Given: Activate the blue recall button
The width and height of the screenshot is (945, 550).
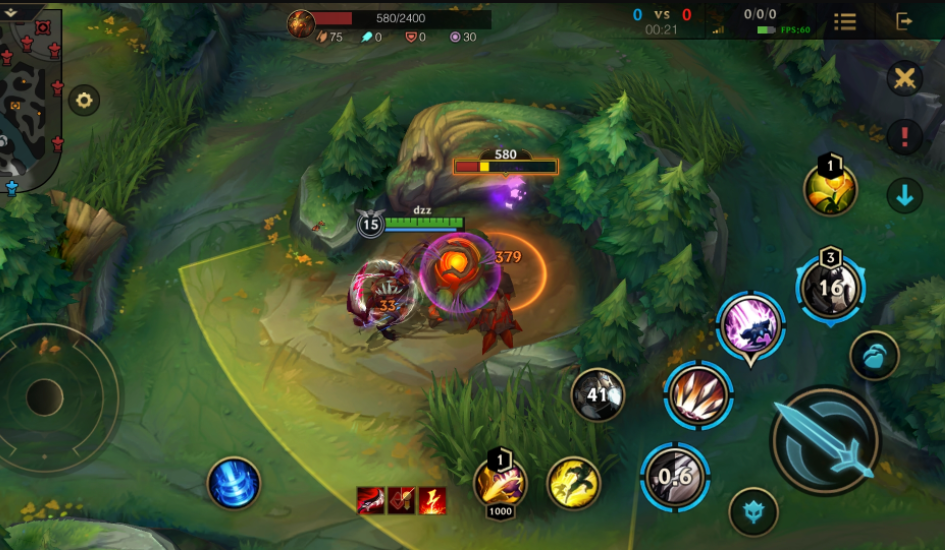Looking at the screenshot, I should [234, 483].
